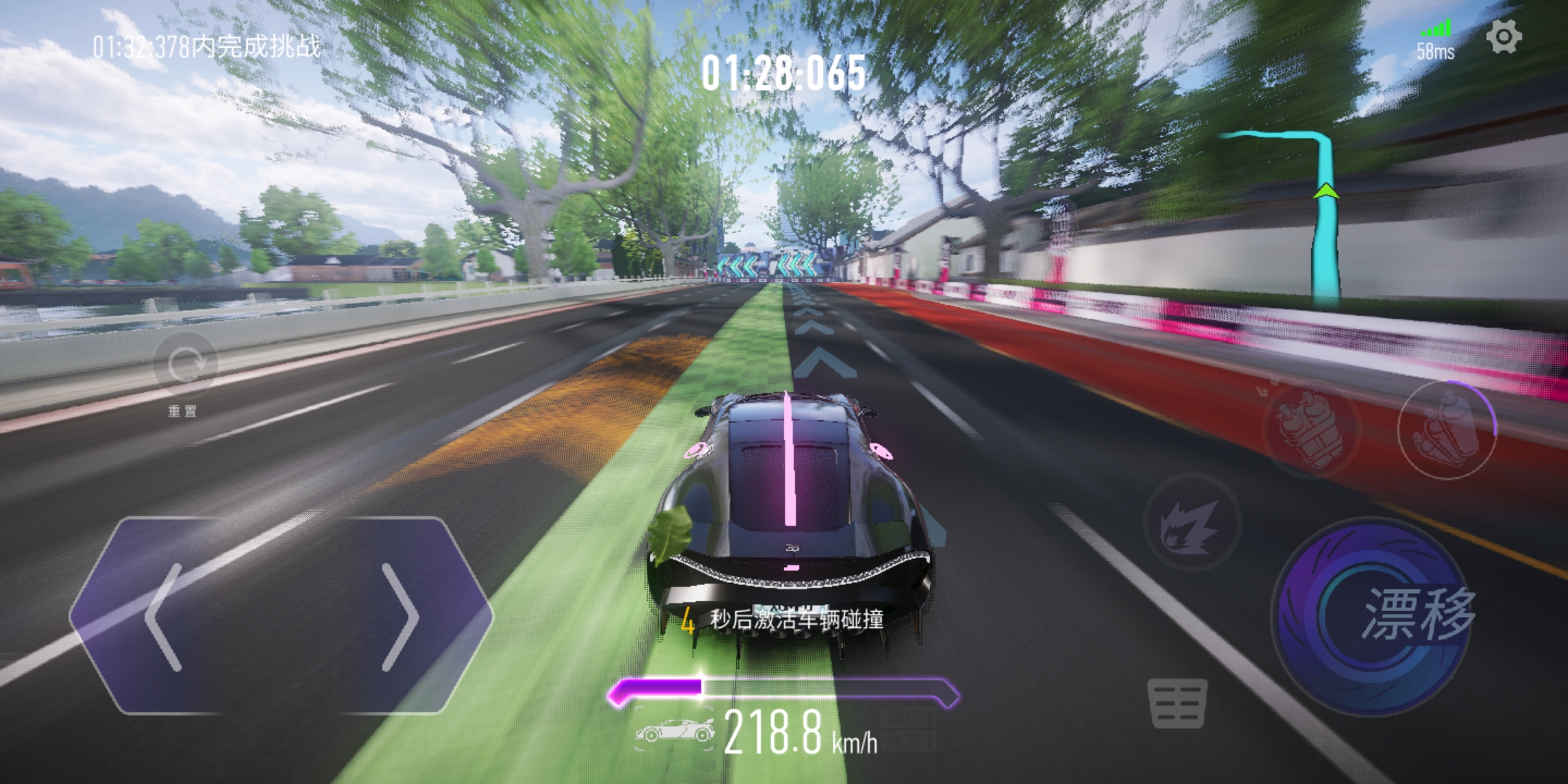
Task: Steer right with the right arrow pad
Action: [399, 616]
